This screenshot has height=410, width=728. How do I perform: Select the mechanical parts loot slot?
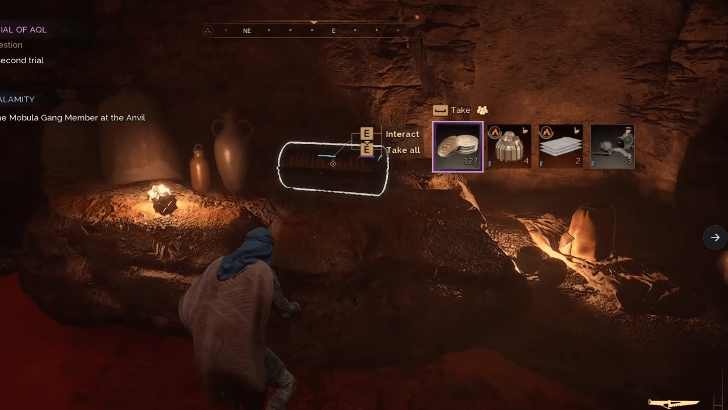[612, 146]
